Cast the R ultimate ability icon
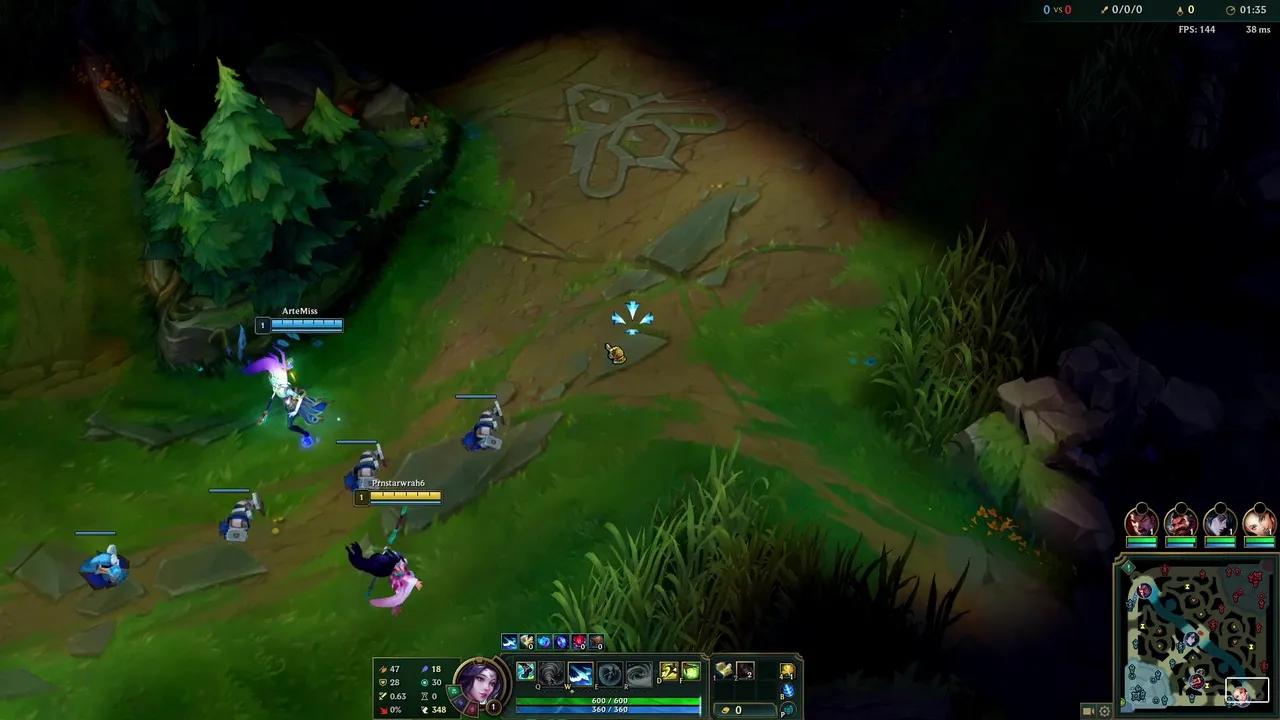Image resolution: width=1280 pixels, height=720 pixels. click(639, 673)
